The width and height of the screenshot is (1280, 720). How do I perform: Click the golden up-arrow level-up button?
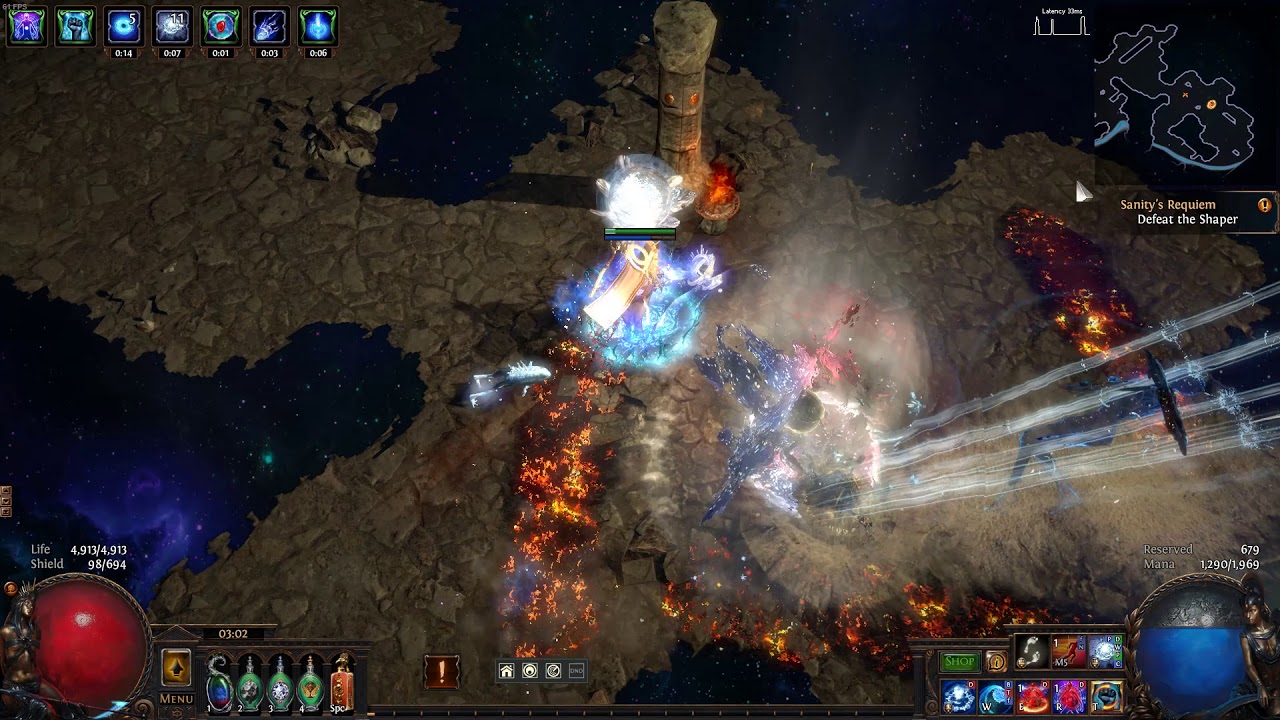[176, 668]
